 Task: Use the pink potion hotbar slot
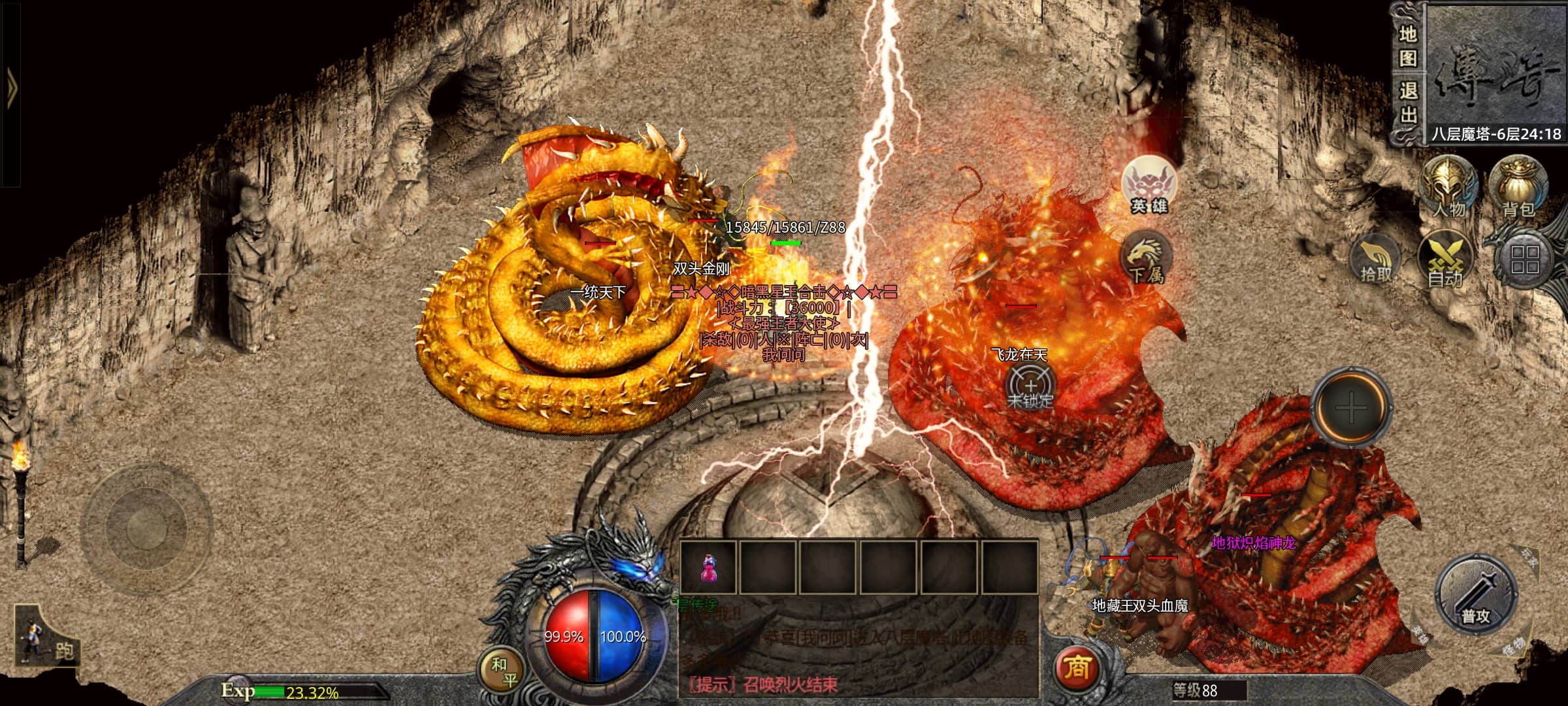[708, 567]
